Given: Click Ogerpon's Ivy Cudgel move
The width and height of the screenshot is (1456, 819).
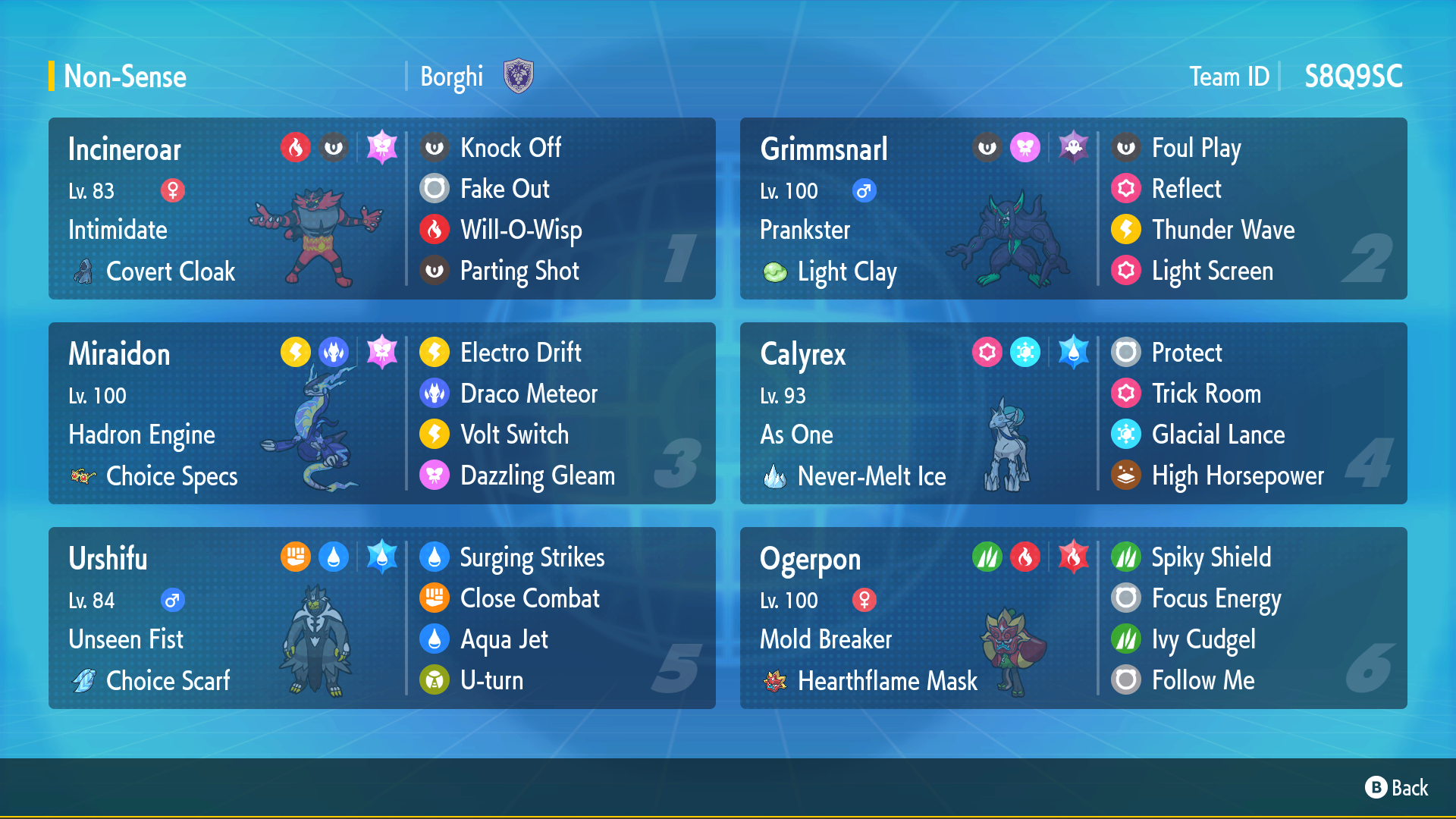Looking at the screenshot, I should [1203, 639].
